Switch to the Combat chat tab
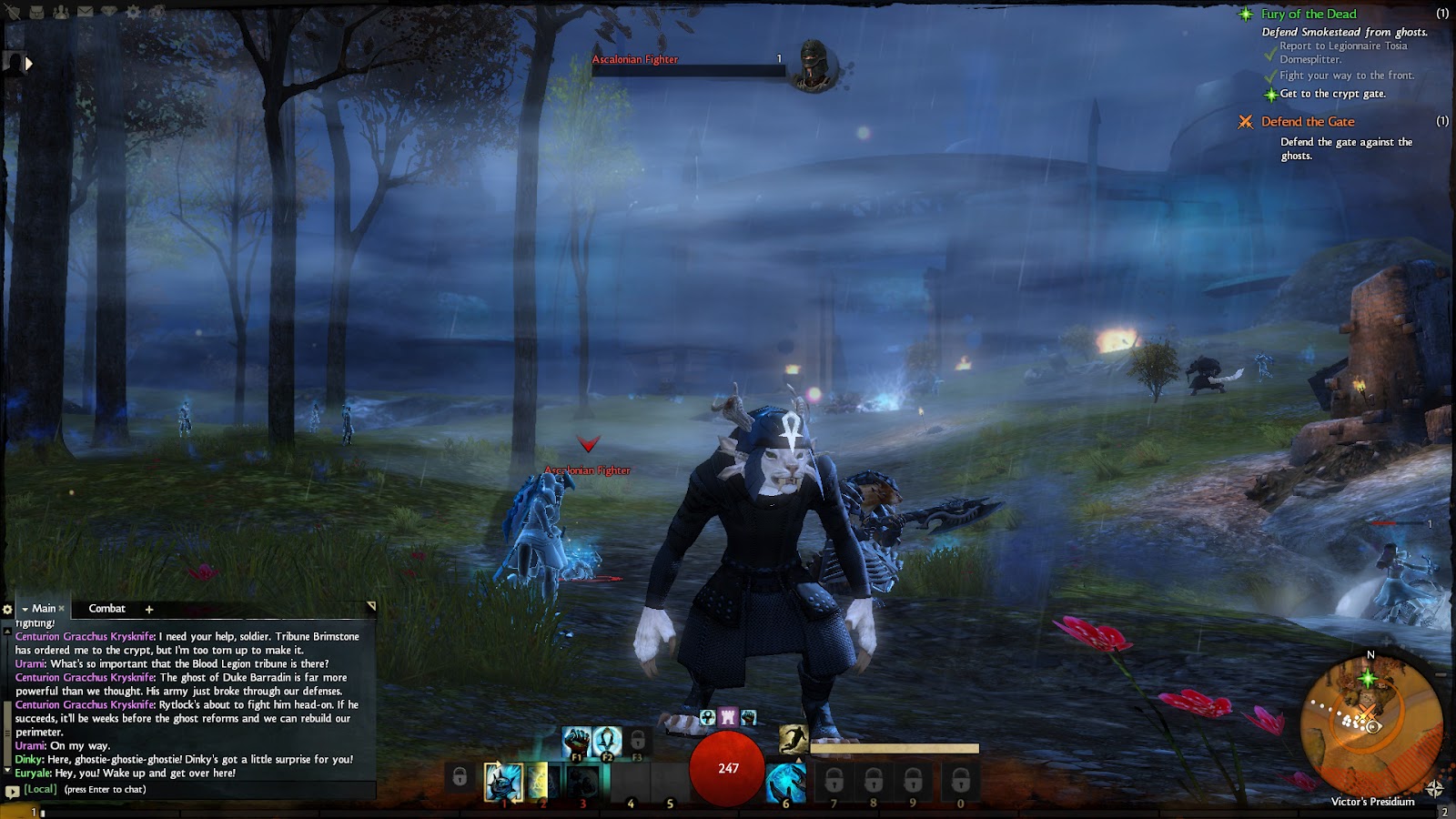 coord(106,609)
